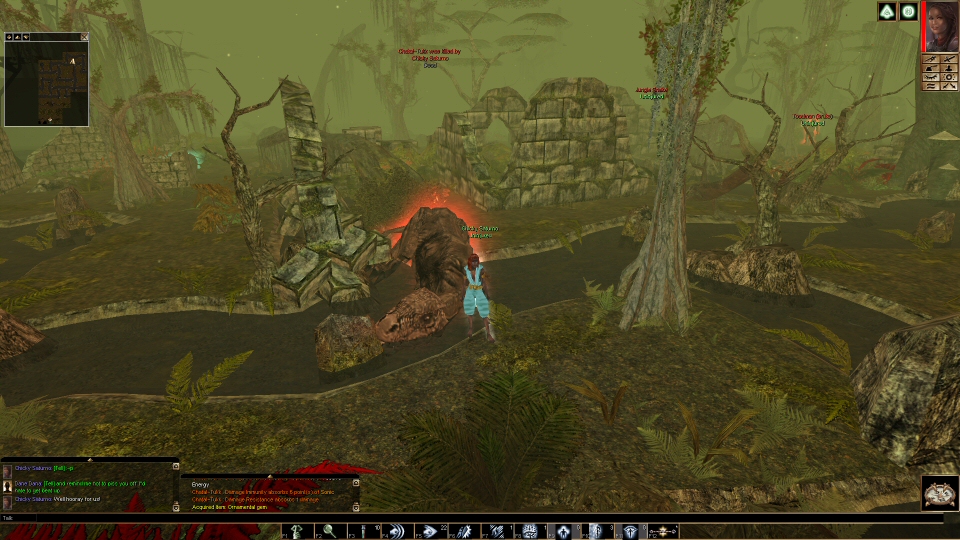Open the creature portrait button at bottom right
The width and height of the screenshot is (960, 540).
pyautogui.click(x=939, y=493)
